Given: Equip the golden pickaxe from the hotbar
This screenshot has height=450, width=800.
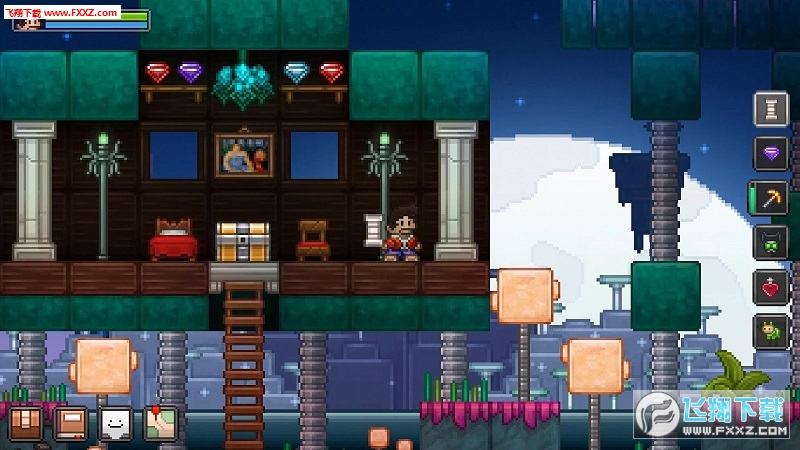Looking at the screenshot, I should [x=770, y=198].
